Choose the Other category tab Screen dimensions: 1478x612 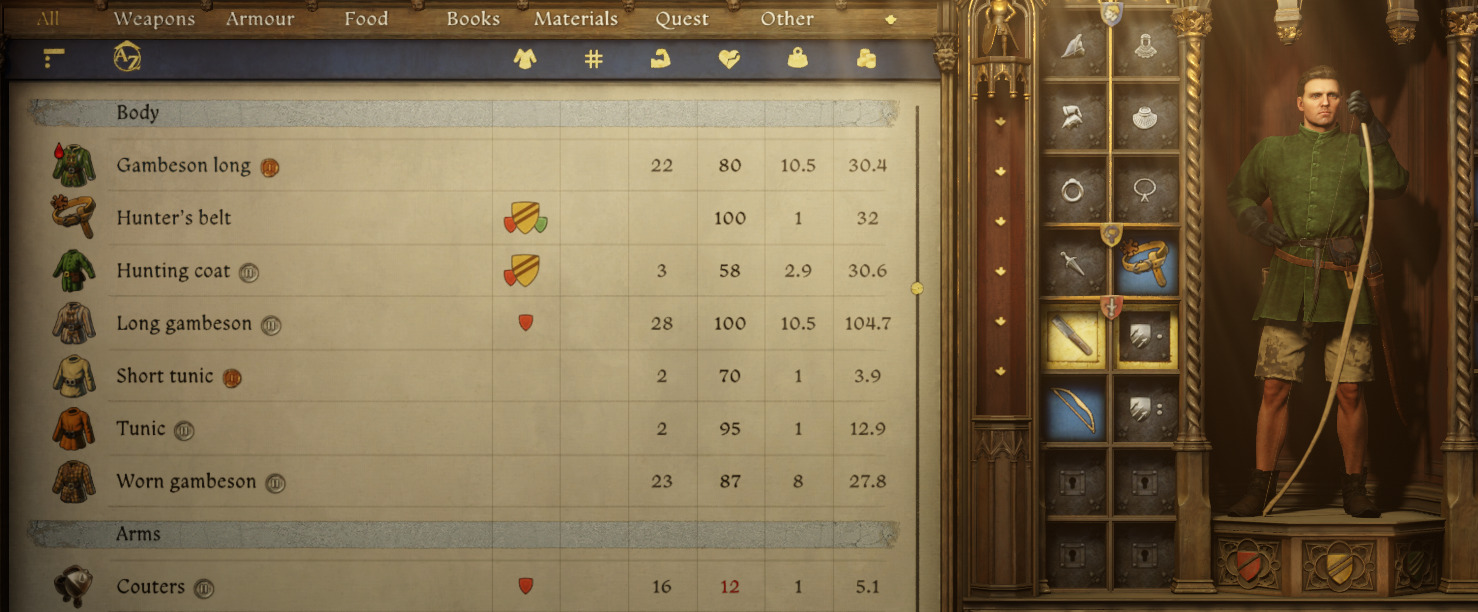(x=787, y=19)
